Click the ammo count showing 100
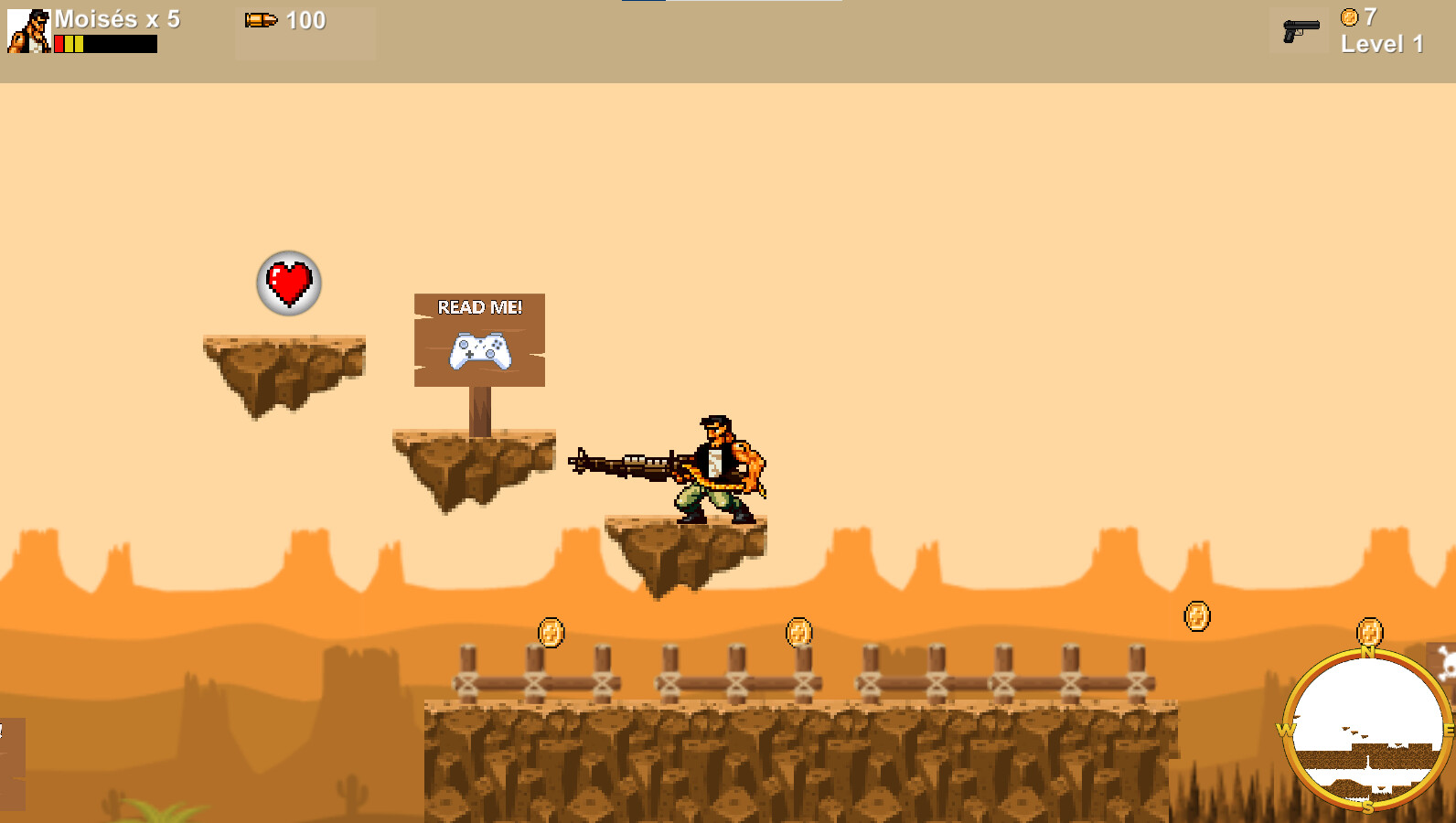The height and width of the screenshot is (823, 1456). click(305, 18)
